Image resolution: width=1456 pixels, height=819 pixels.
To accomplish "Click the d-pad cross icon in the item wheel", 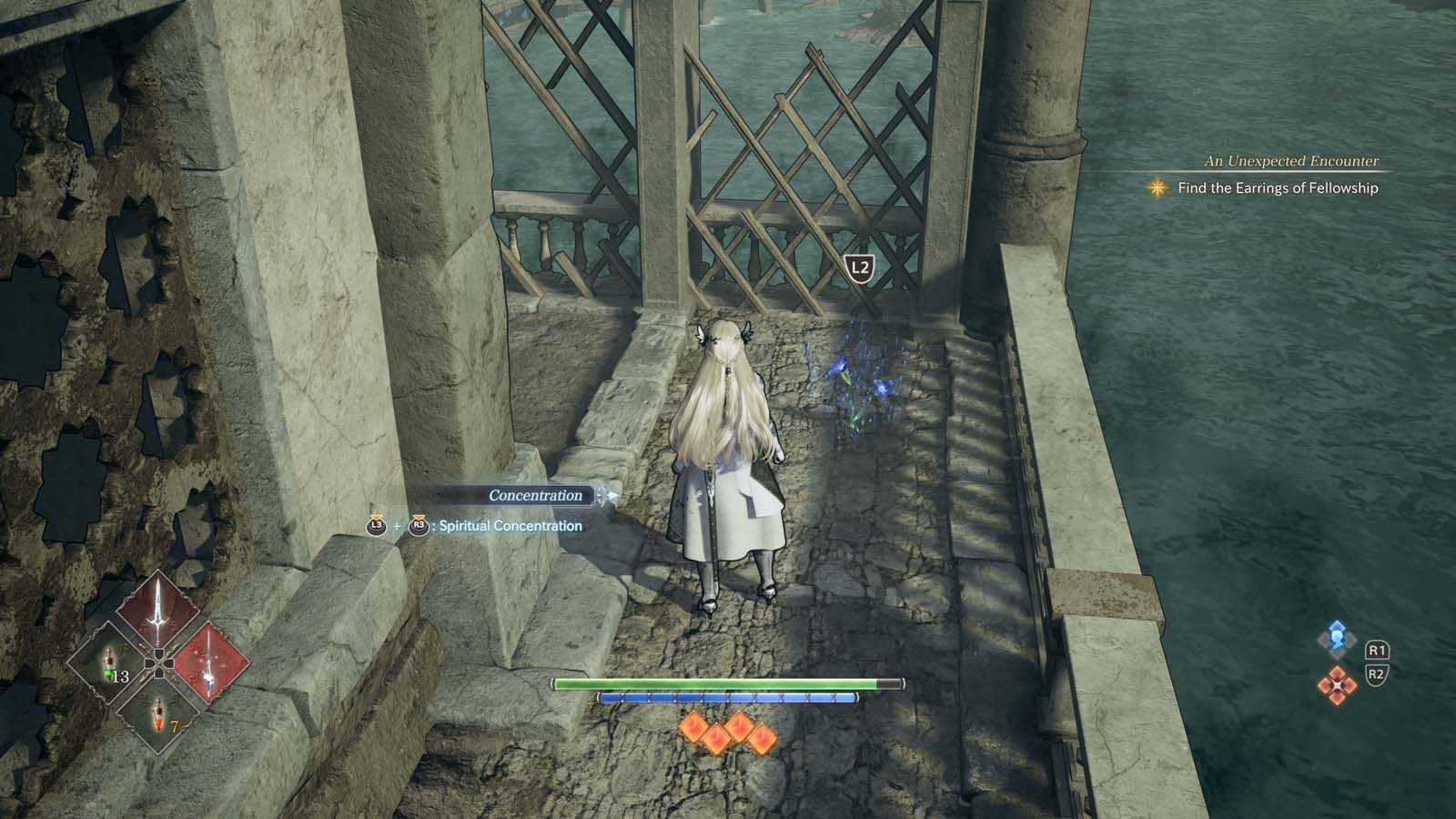I will [157, 662].
